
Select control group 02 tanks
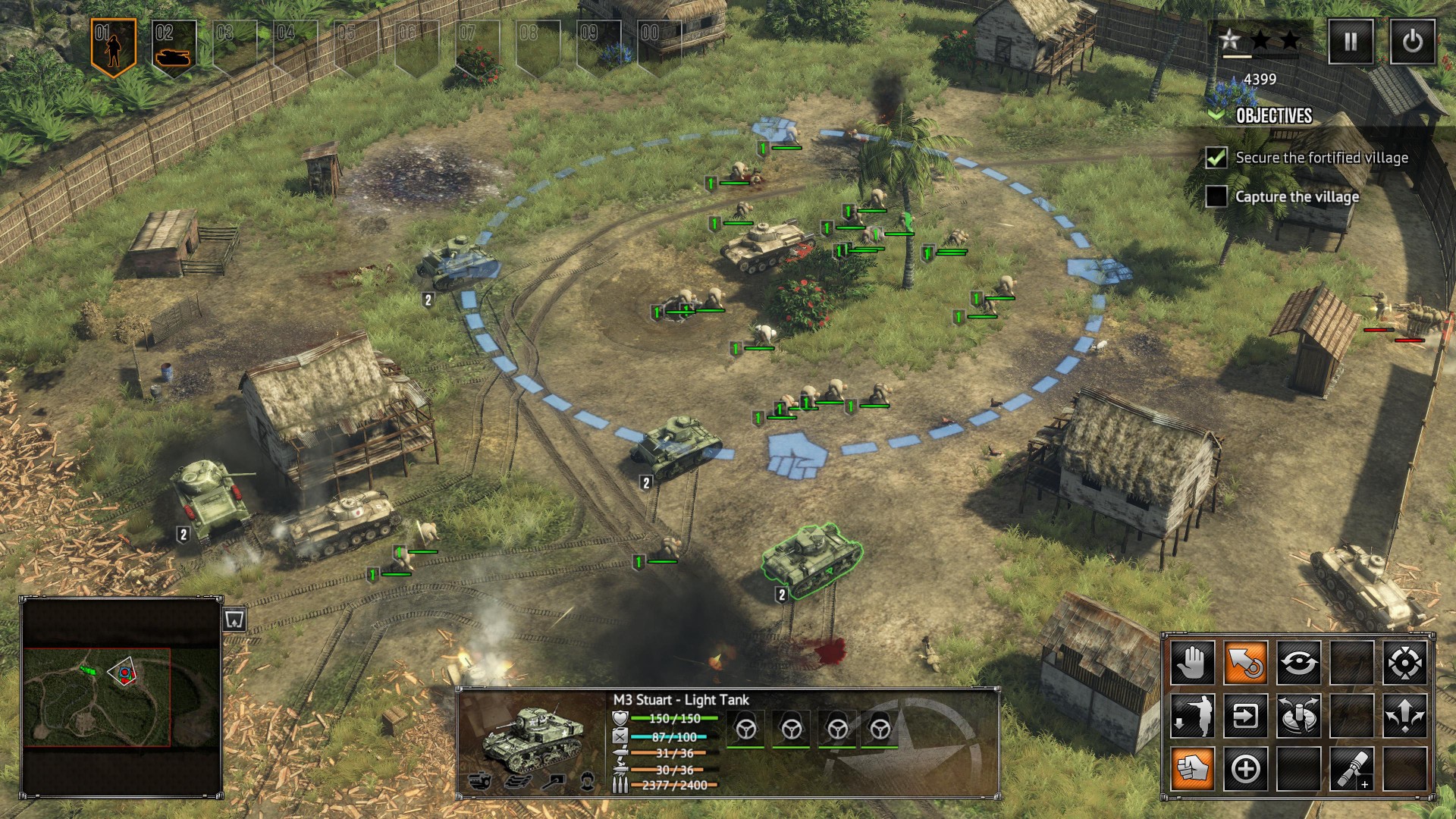[174, 47]
